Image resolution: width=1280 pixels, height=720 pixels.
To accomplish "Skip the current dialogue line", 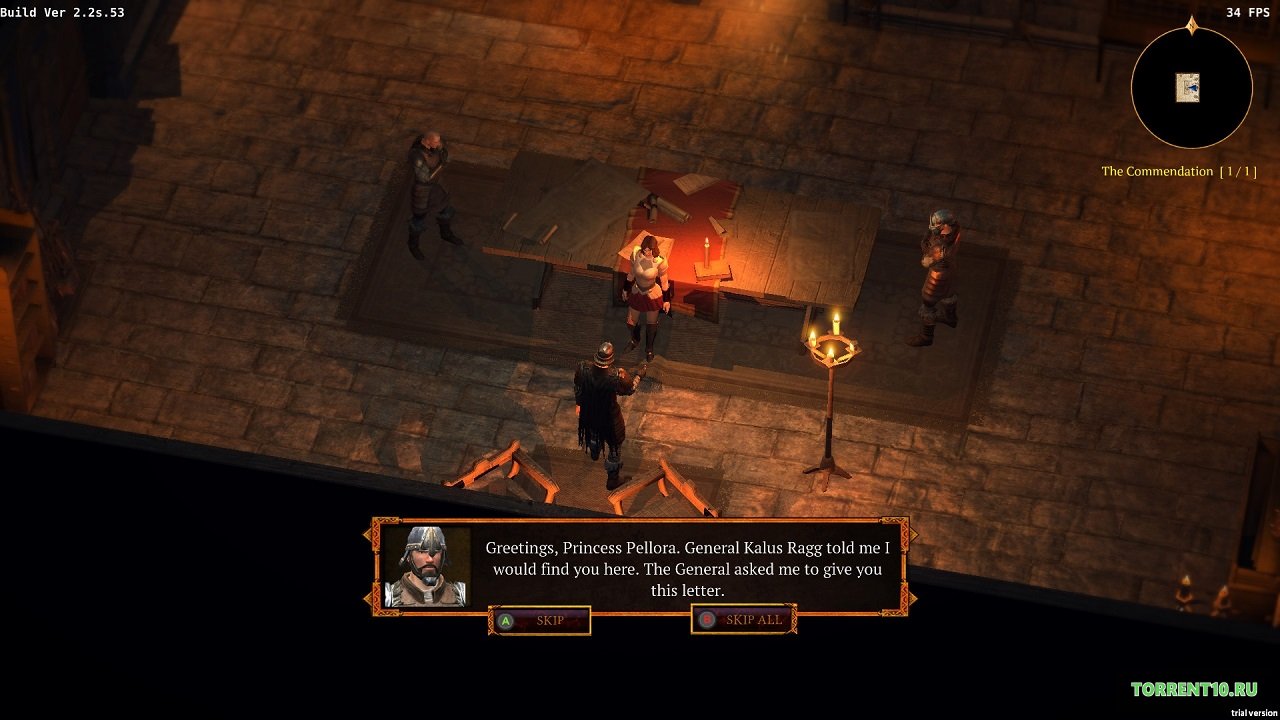I will (539, 620).
